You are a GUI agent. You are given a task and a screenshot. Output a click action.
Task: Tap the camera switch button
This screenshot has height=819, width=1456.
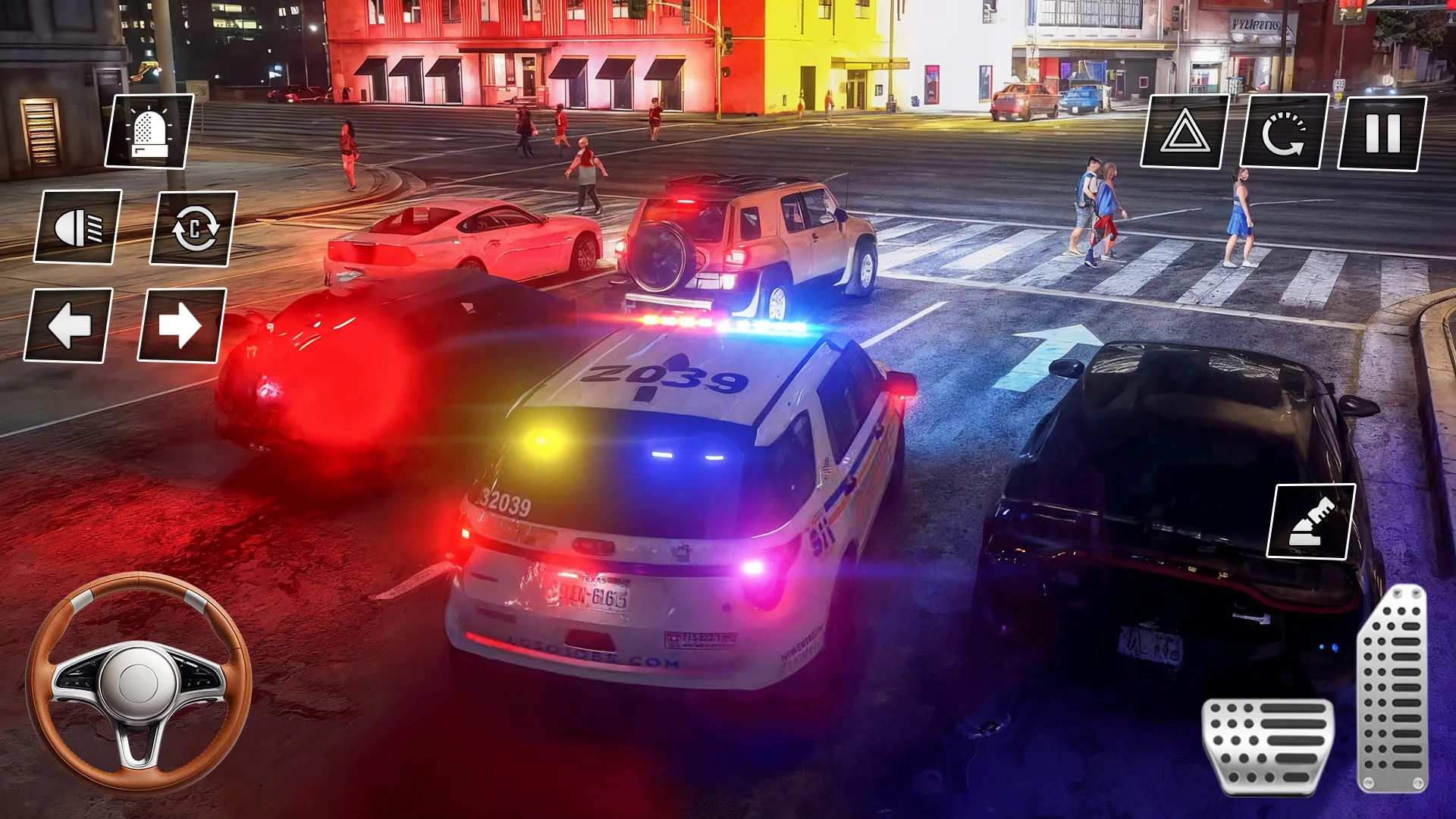(194, 228)
